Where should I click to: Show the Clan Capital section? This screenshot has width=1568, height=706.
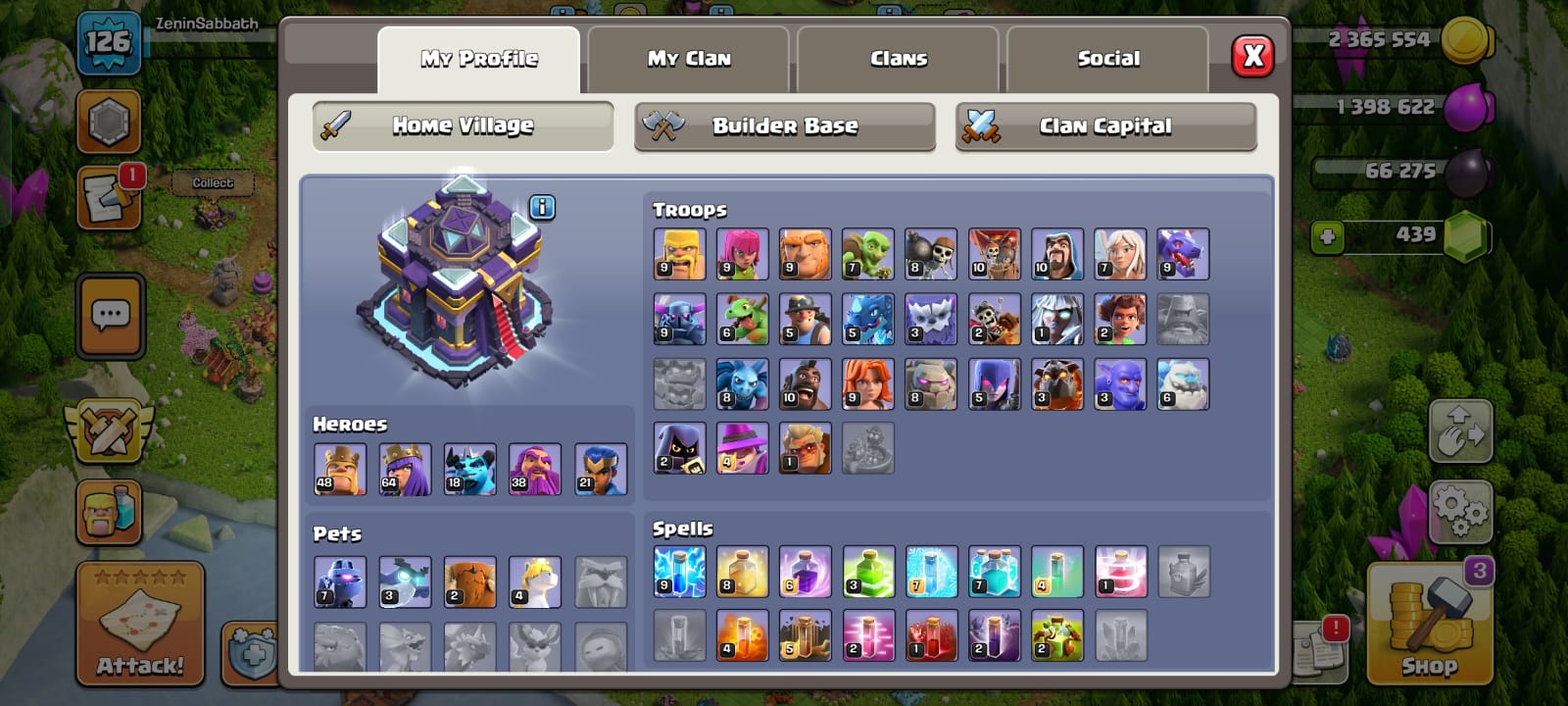[x=1105, y=126]
